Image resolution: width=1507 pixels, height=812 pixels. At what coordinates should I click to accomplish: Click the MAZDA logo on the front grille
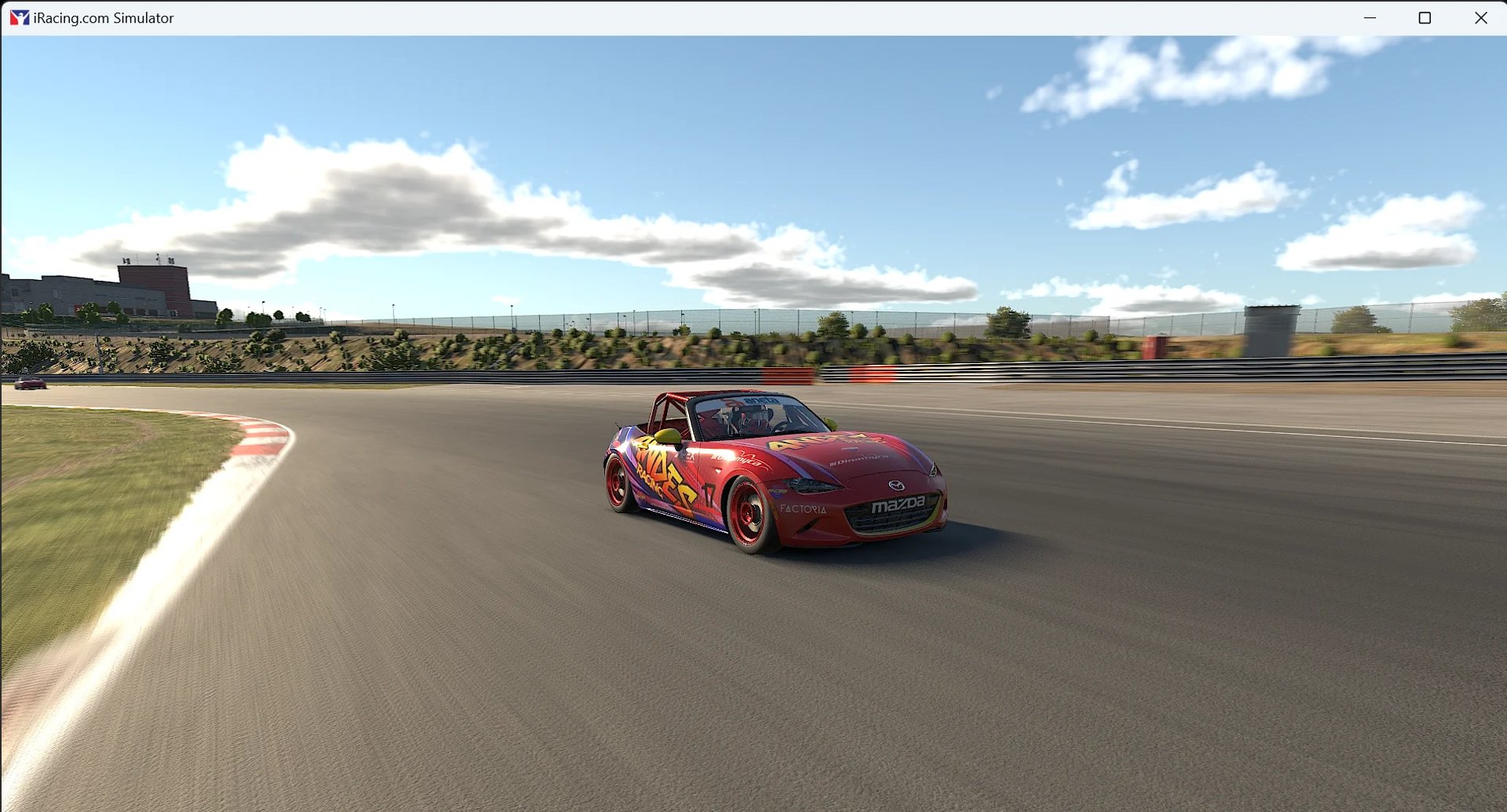pyautogui.click(x=898, y=506)
